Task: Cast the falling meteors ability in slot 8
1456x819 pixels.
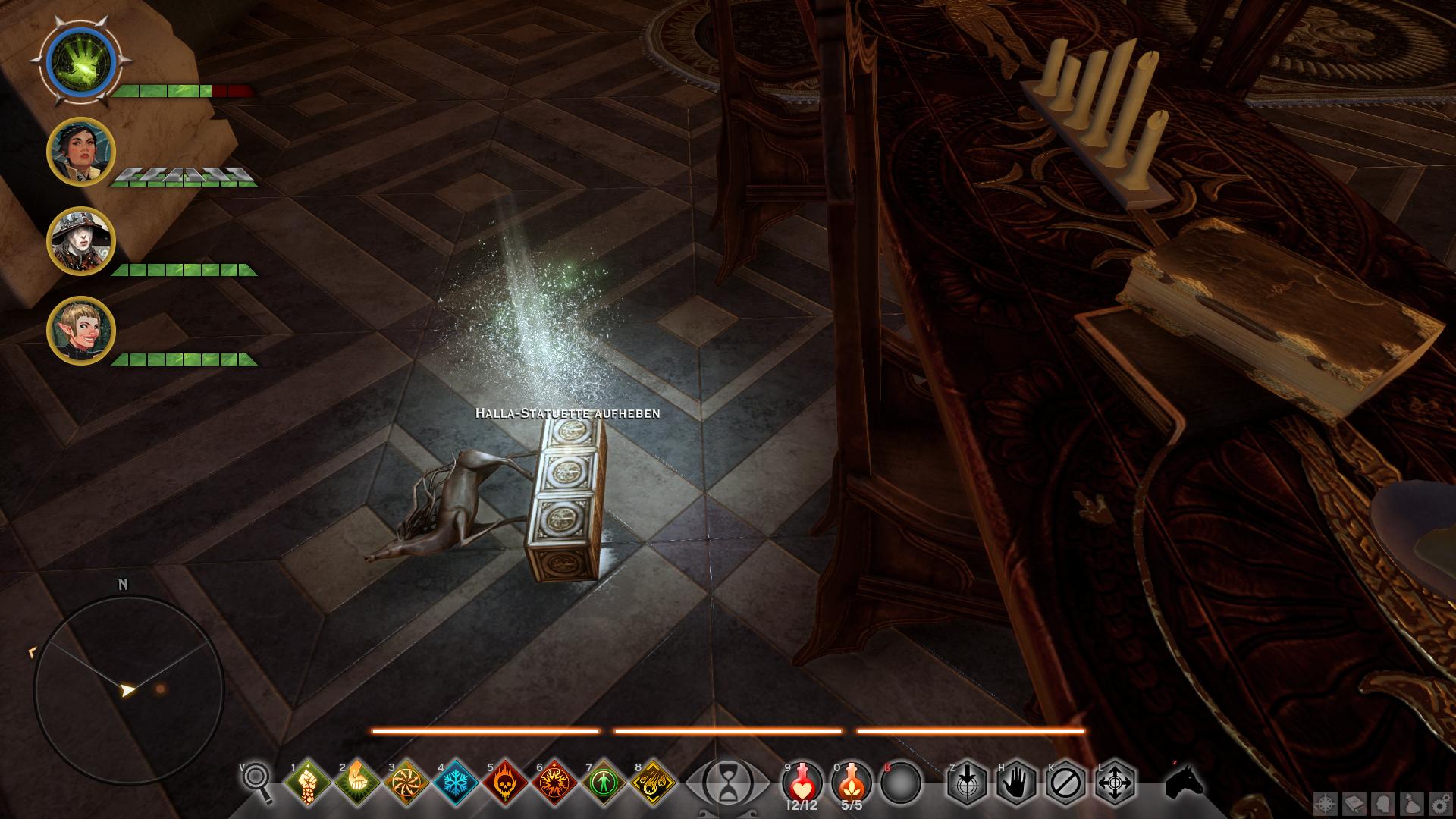Action: [x=654, y=781]
